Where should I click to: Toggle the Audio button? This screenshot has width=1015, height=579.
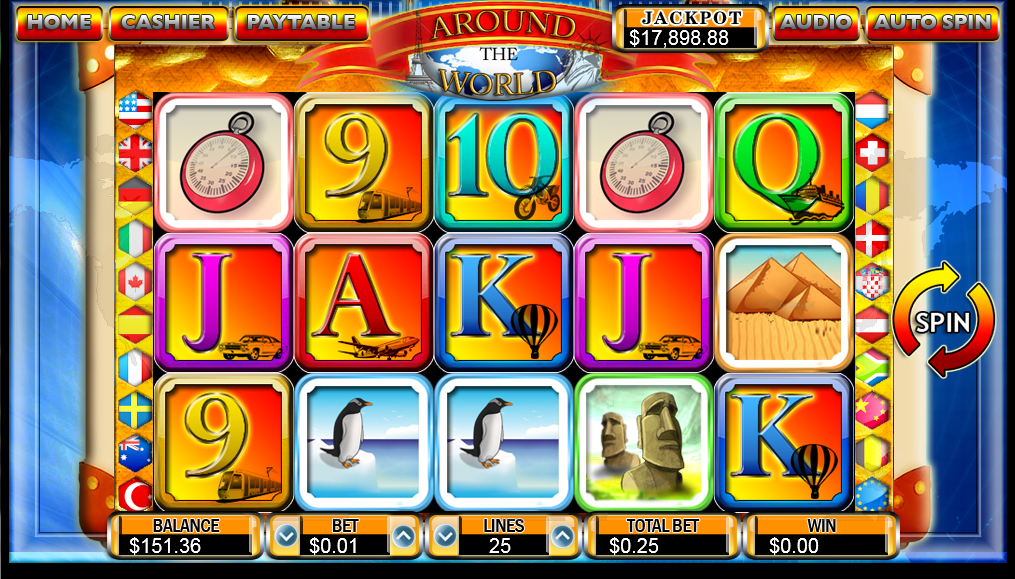[816, 22]
